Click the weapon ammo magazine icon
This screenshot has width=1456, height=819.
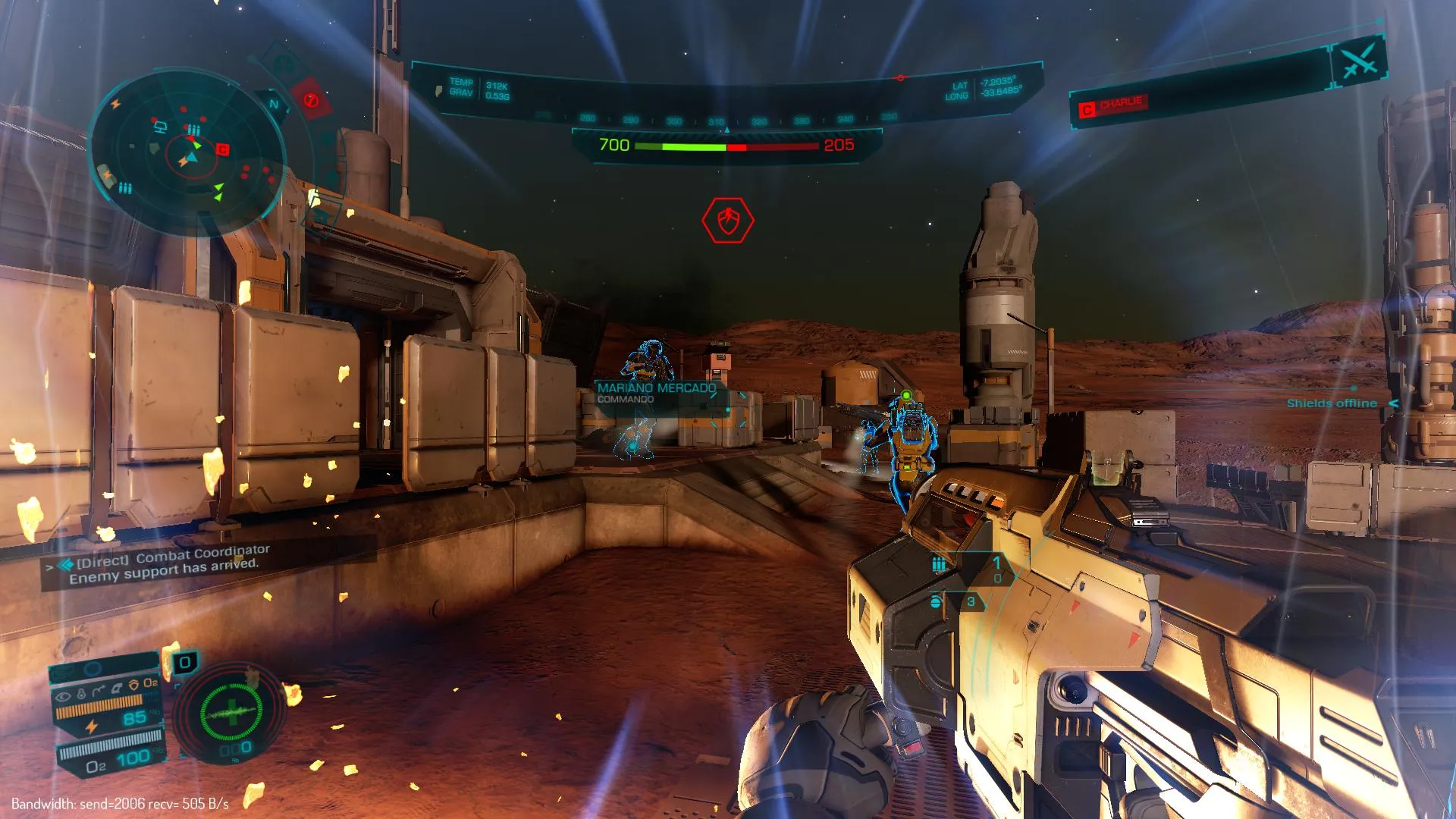939,563
